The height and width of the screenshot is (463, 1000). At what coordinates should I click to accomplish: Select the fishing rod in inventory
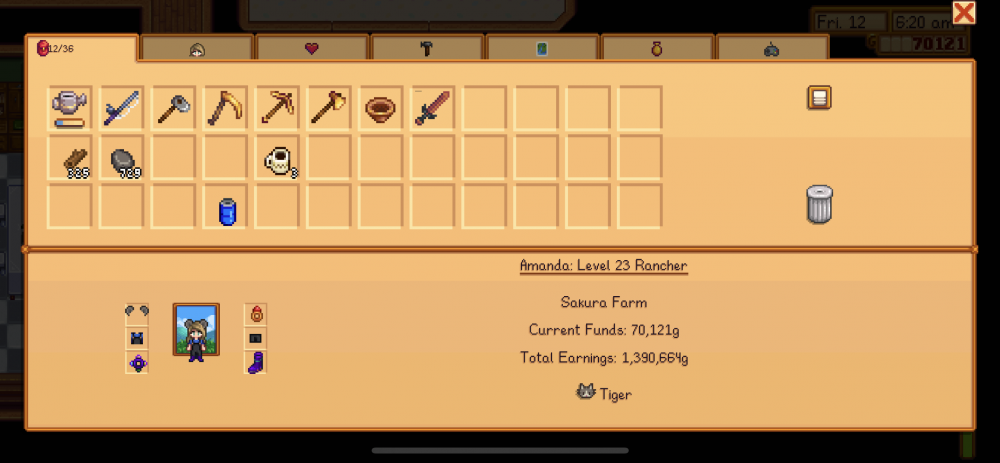pos(121,108)
